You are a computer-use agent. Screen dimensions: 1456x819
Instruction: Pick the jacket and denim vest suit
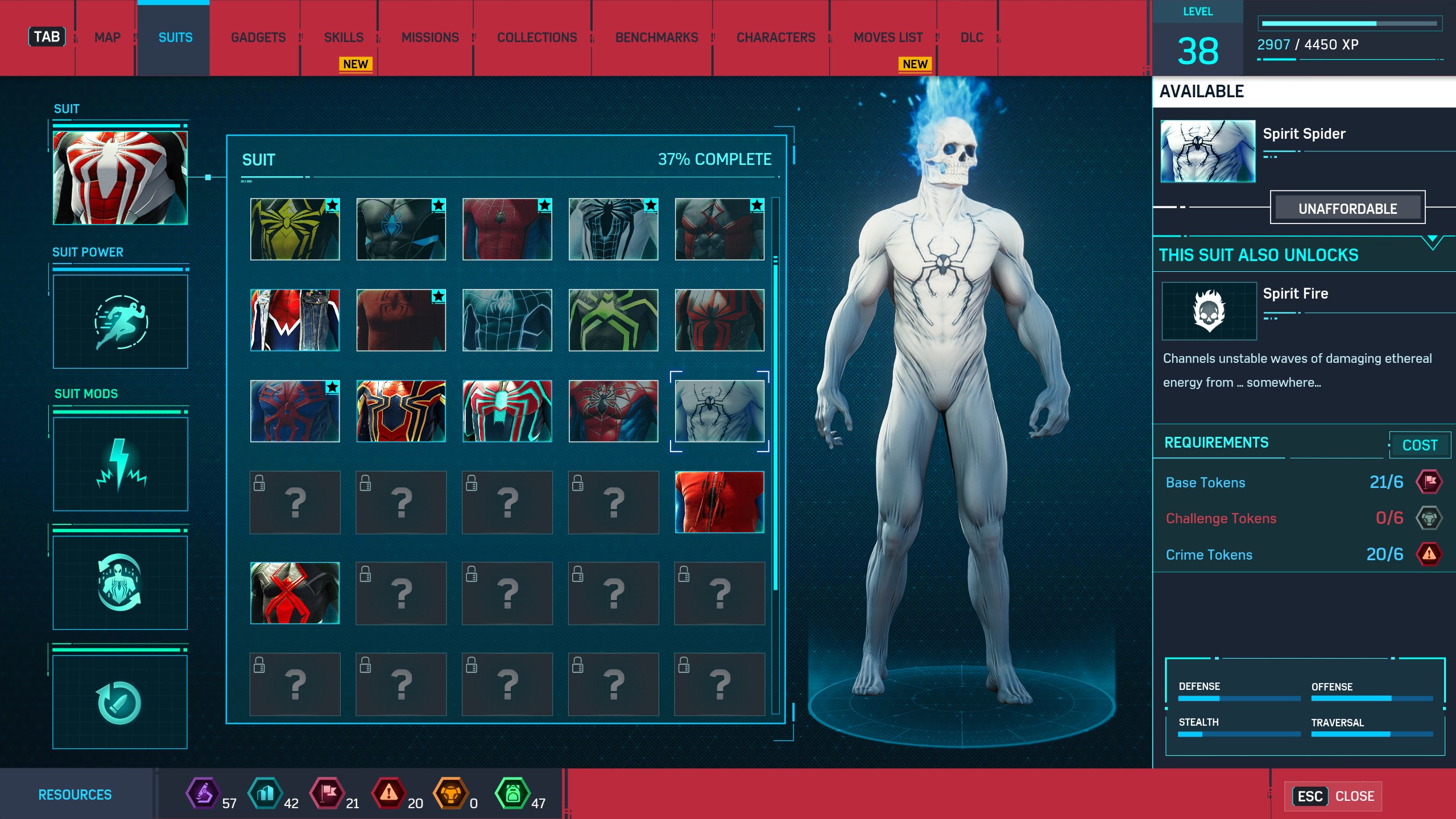click(x=295, y=320)
